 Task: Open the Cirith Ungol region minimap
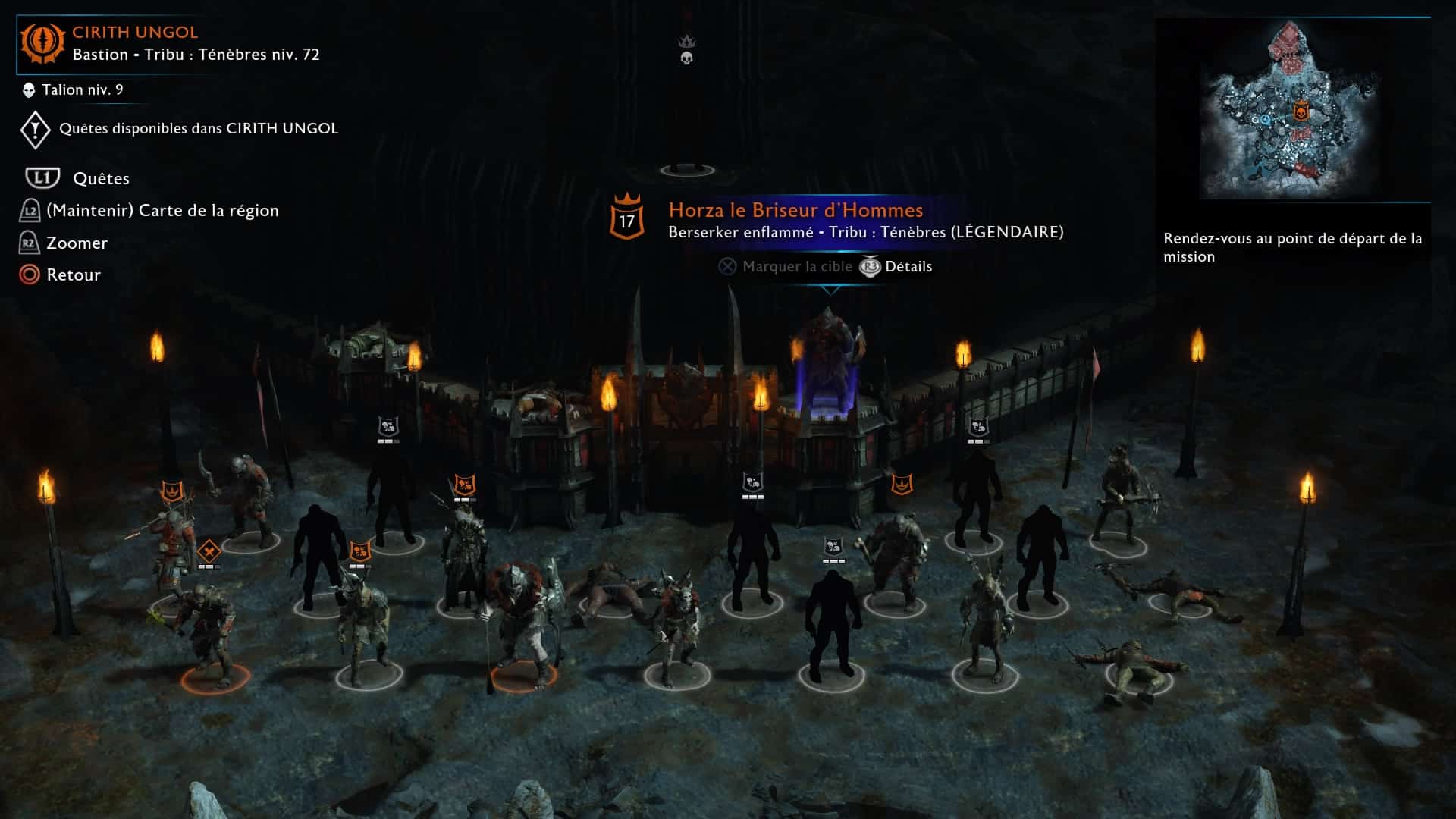1292,110
